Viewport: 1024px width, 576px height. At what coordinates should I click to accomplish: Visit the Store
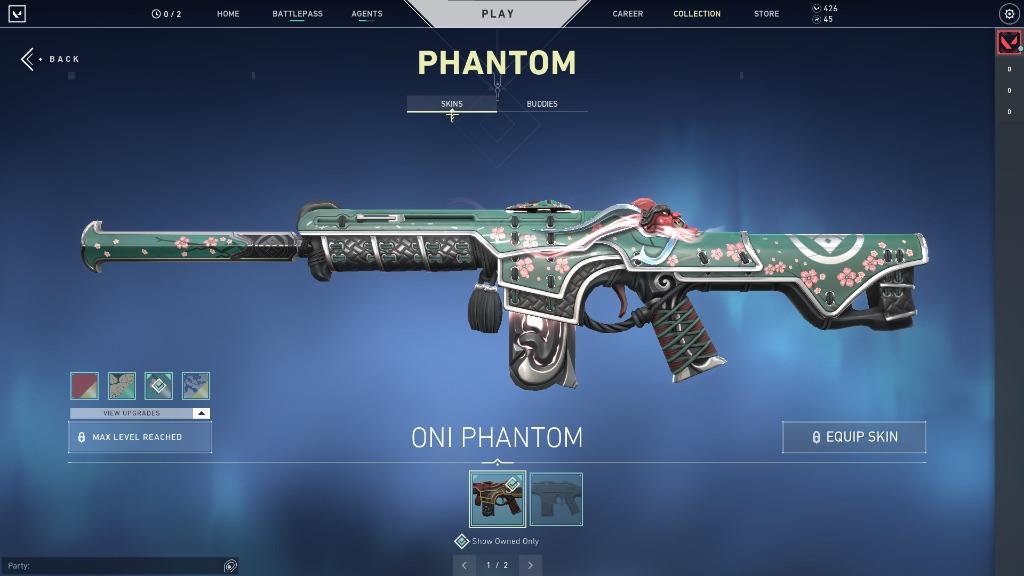766,14
